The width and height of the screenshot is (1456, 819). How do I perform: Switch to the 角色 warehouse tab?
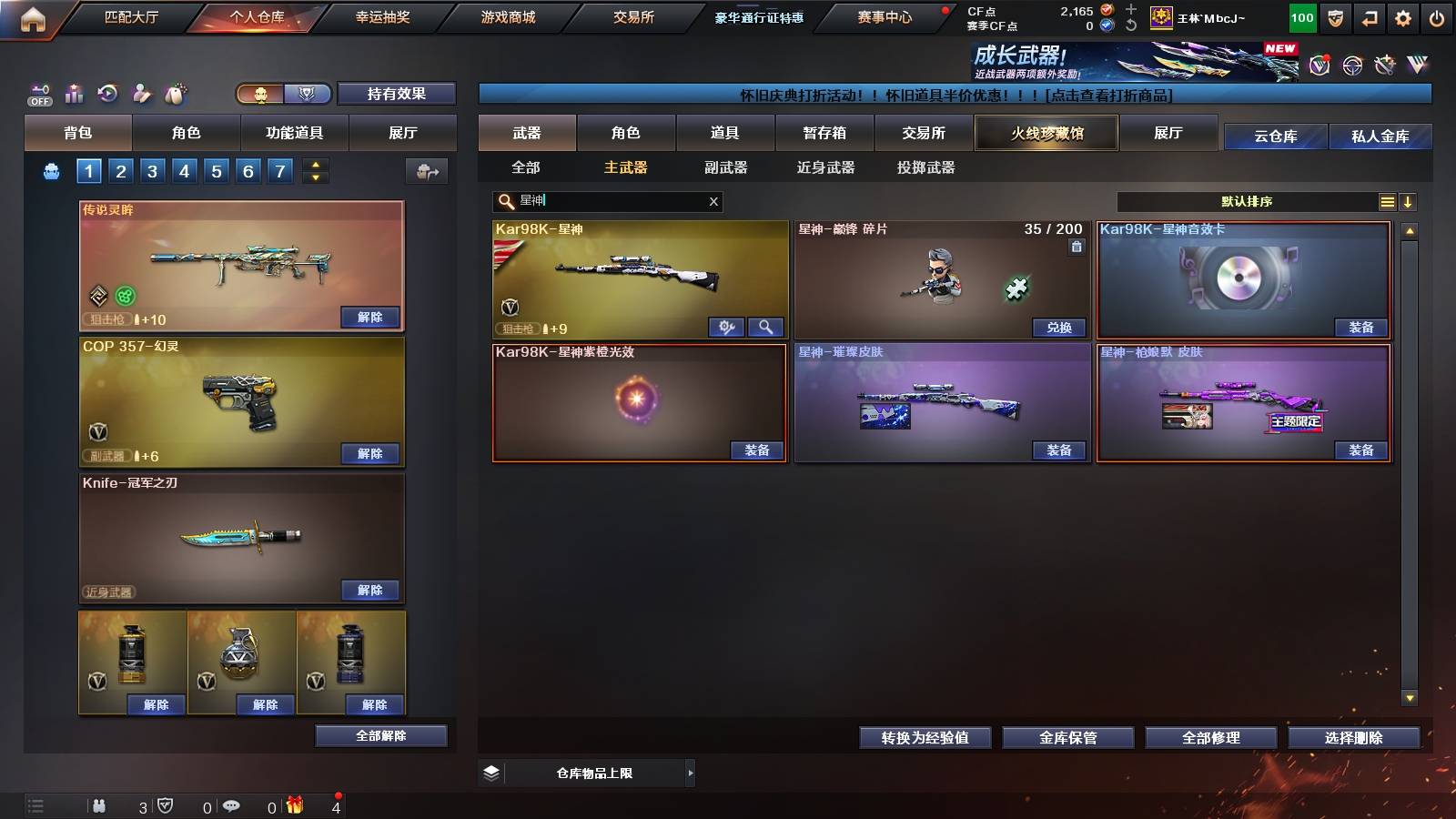[628, 133]
